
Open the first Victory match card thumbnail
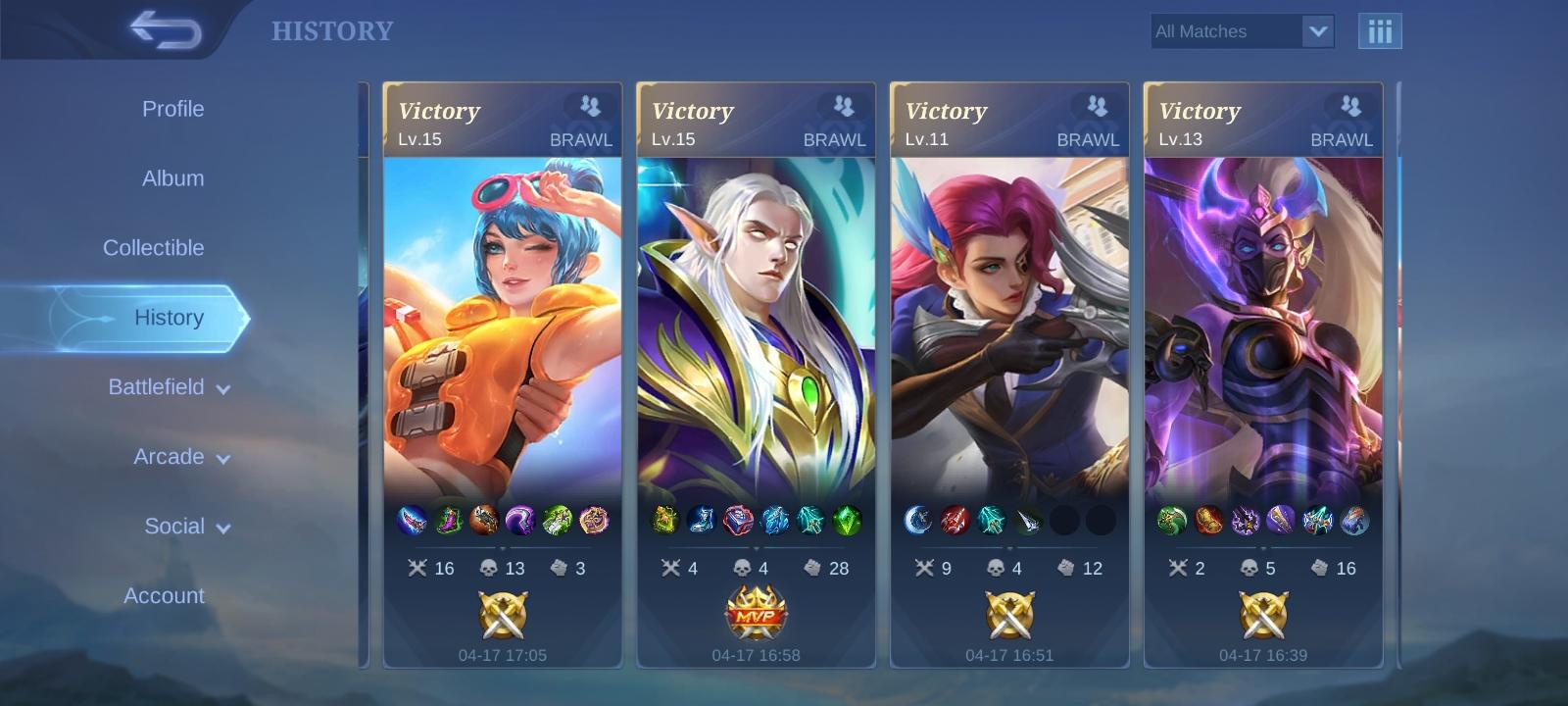(x=503, y=324)
